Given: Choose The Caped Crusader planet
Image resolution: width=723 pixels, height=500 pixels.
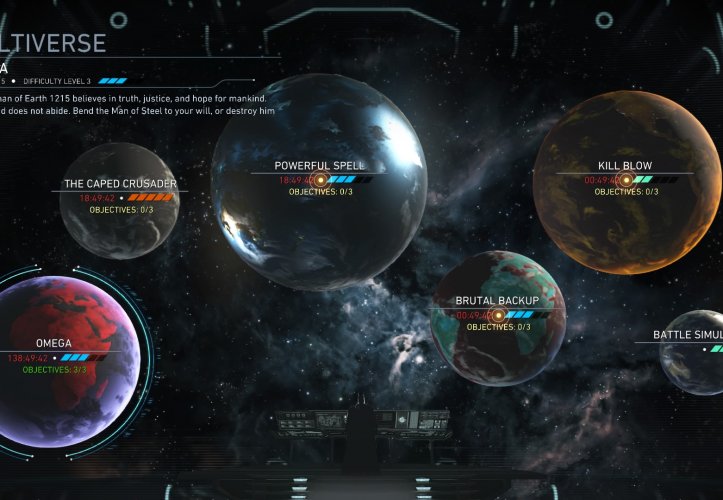Looking at the screenshot, I should coord(120,200).
